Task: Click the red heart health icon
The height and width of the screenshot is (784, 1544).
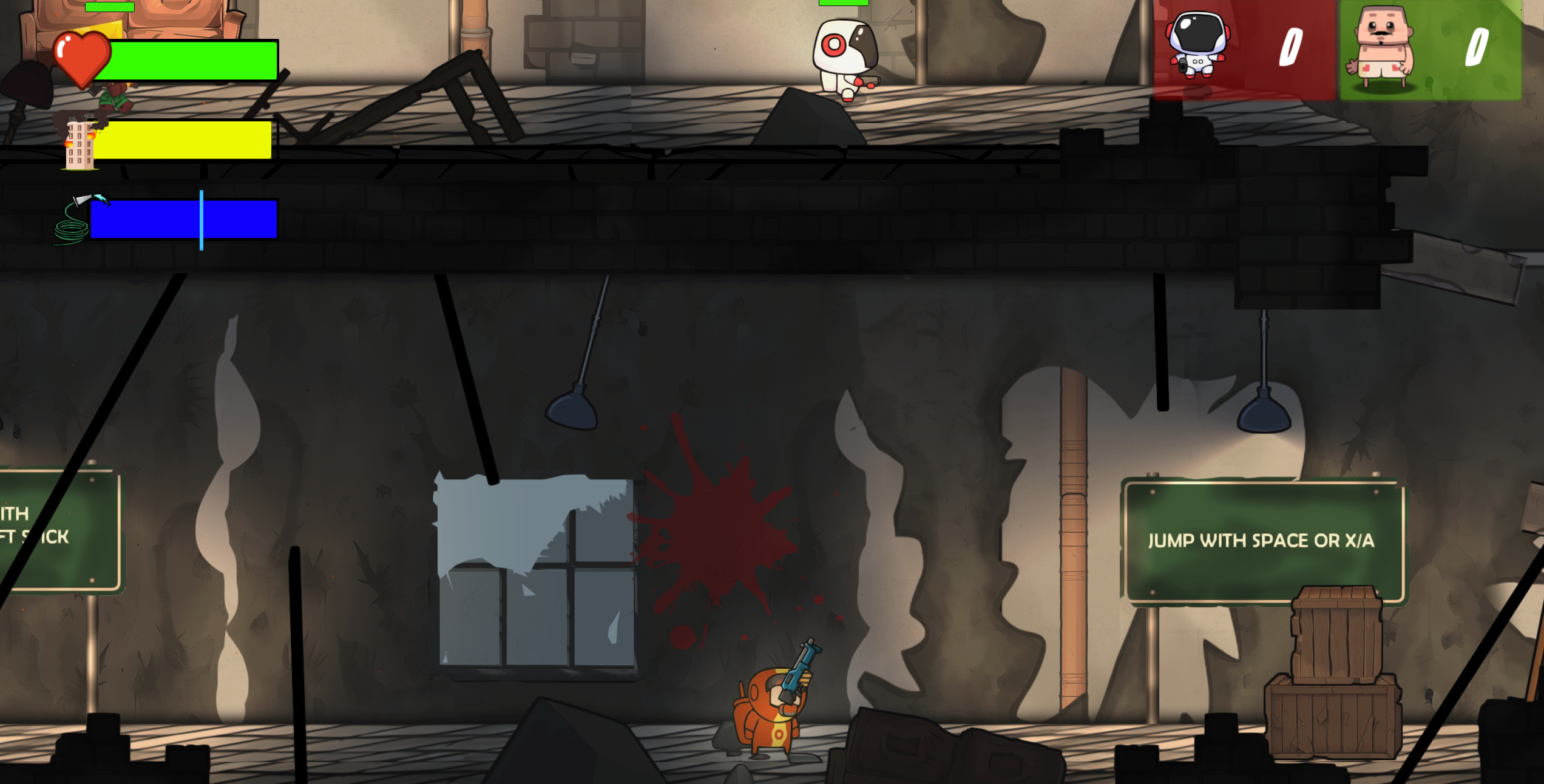Action: [82, 58]
